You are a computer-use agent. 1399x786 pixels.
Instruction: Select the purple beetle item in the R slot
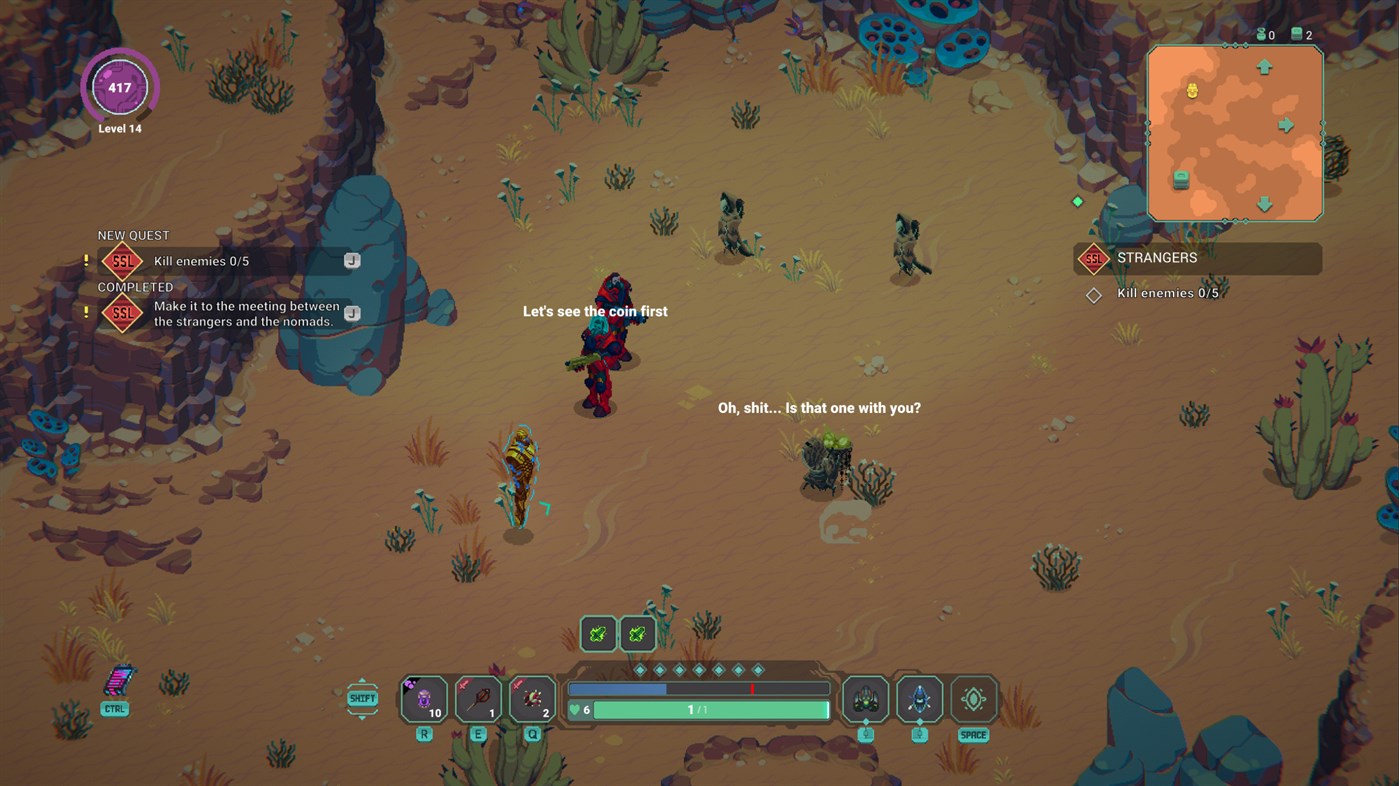(x=423, y=698)
